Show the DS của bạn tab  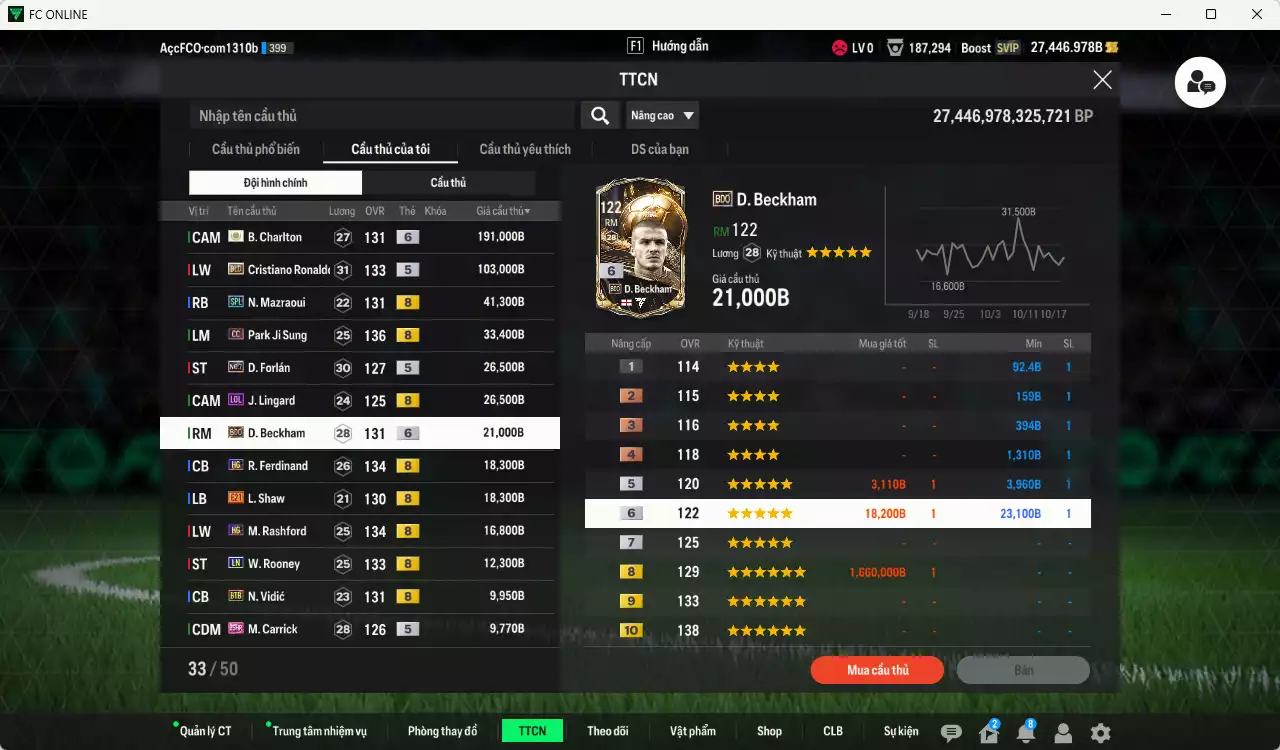(x=659, y=150)
